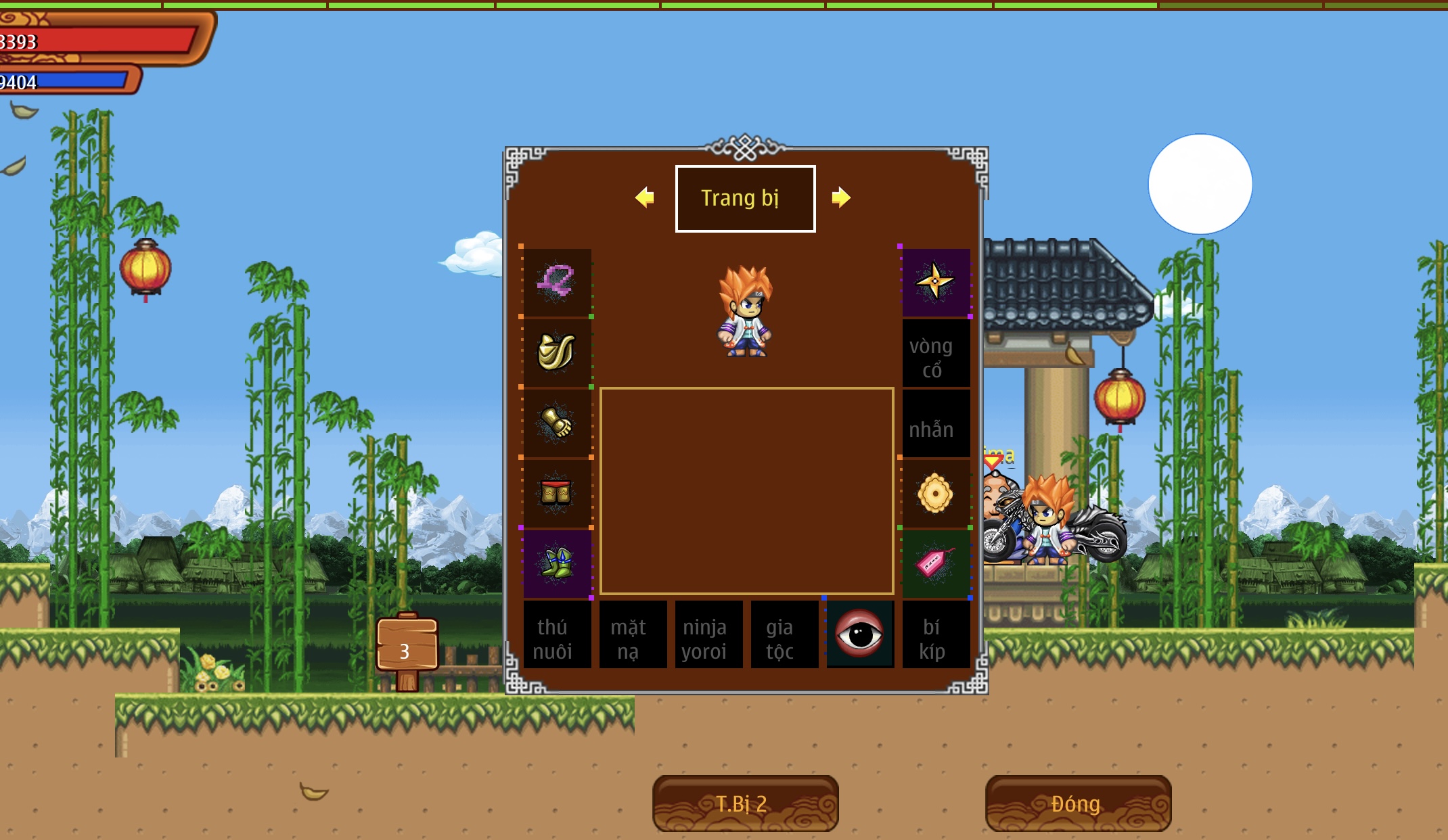Image resolution: width=1448 pixels, height=840 pixels.
Task: Close the panel with Đóng button
Action: point(1077,803)
